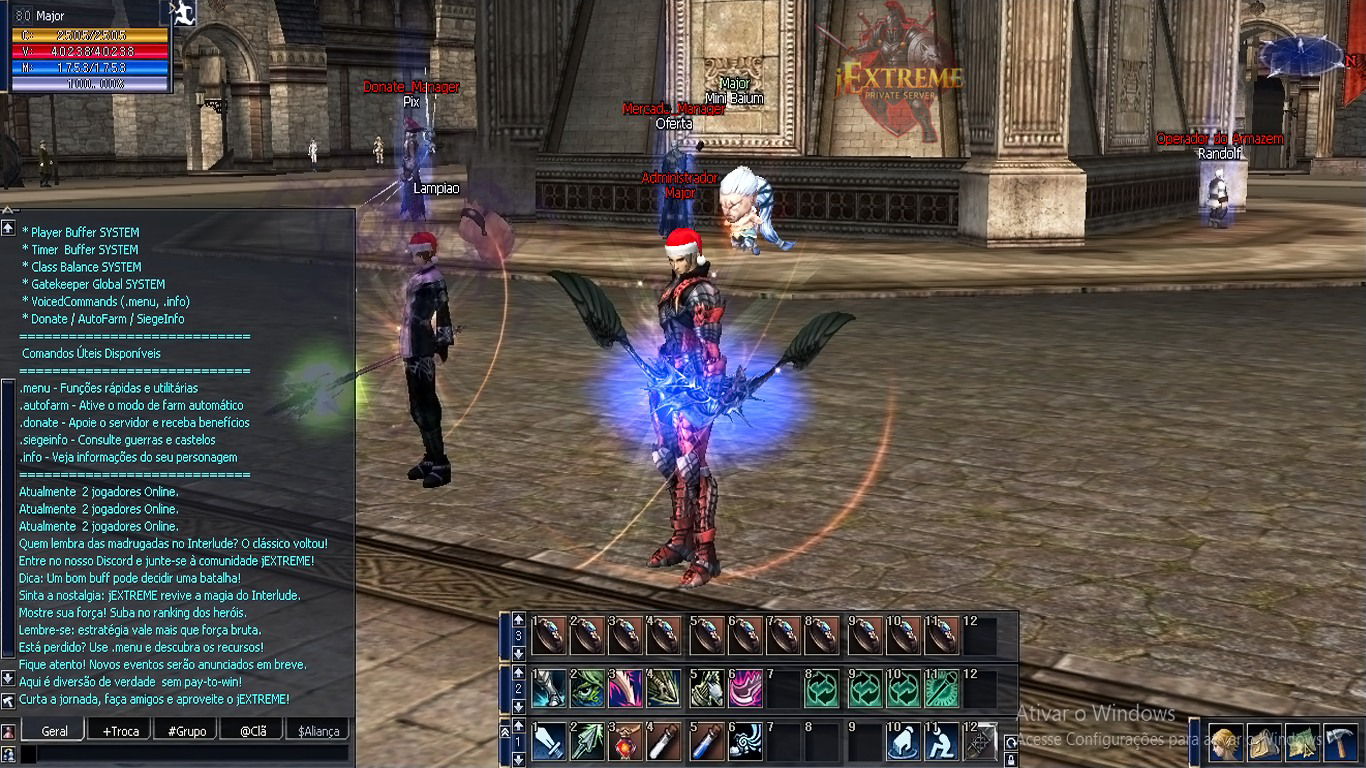
Task: Click the chat message input field
Action: coord(185,753)
